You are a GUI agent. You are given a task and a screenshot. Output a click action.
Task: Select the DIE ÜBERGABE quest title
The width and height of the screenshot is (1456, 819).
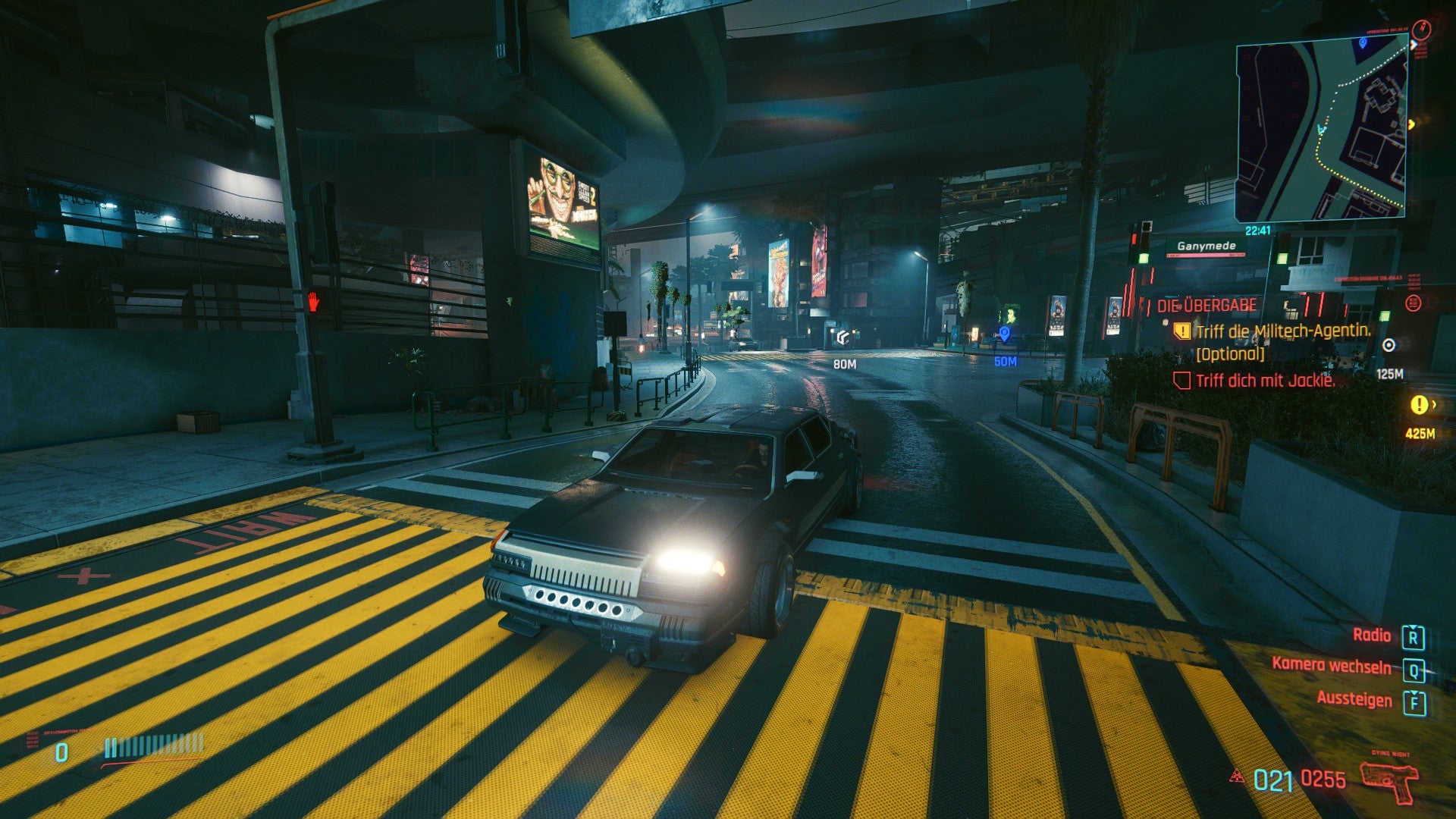(x=1206, y=305)
